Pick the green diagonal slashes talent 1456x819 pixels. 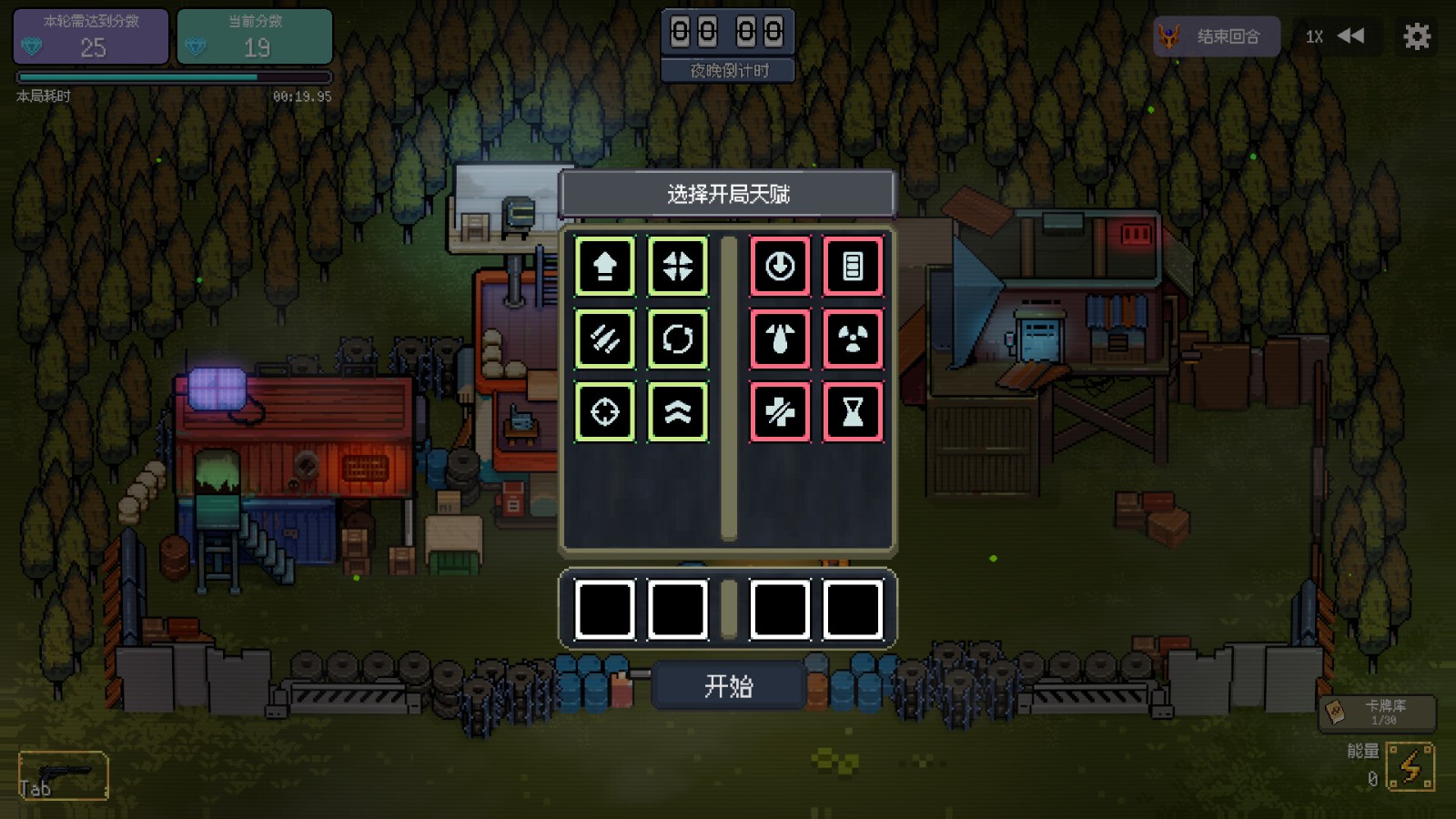point(605,339)
